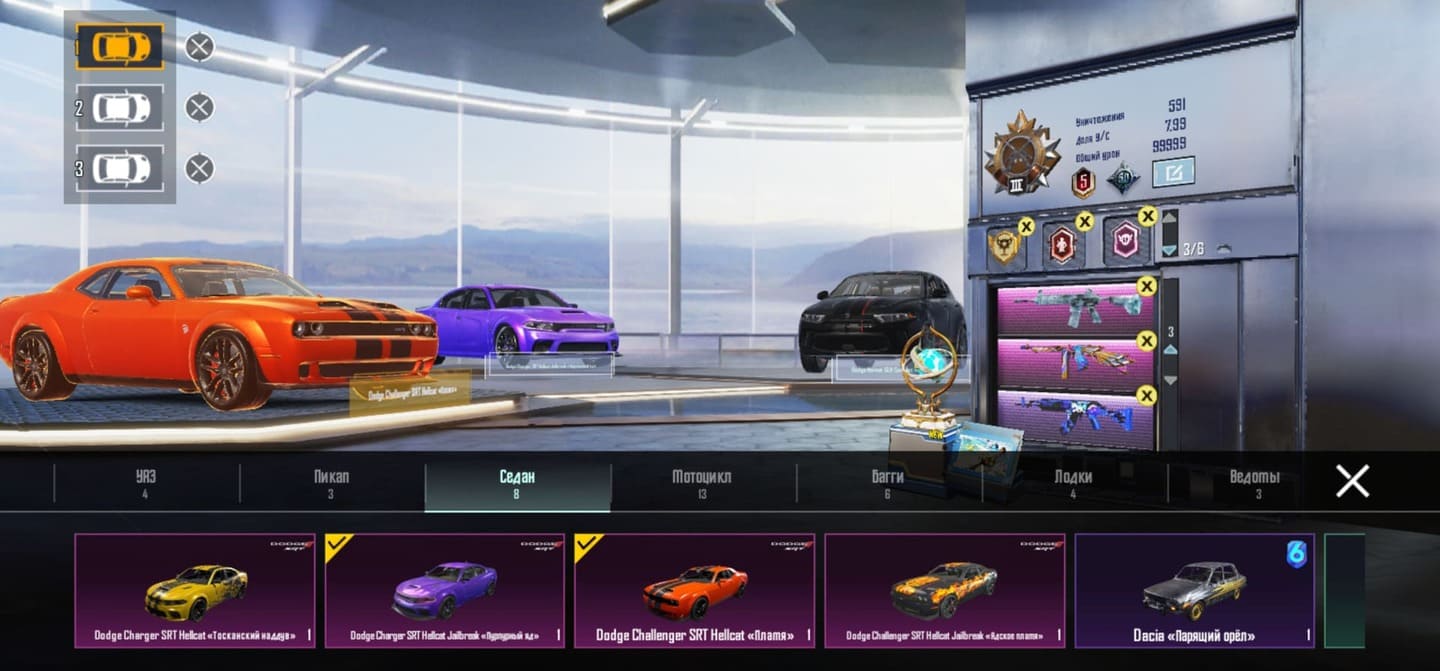This screenshot has height=671, width=1440.
Task: Pick the flame-painted Dodge Challenger Jailbreak card
Action: pos(945,590)
